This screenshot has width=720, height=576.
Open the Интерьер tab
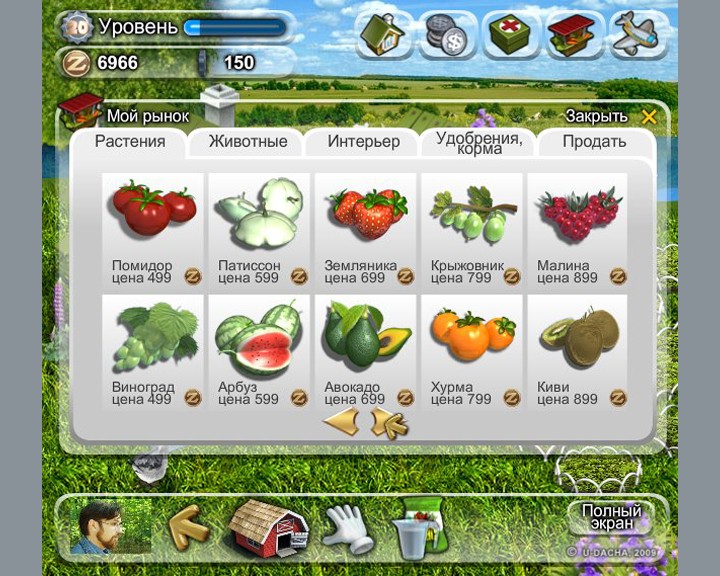click(x=363, y=142)
